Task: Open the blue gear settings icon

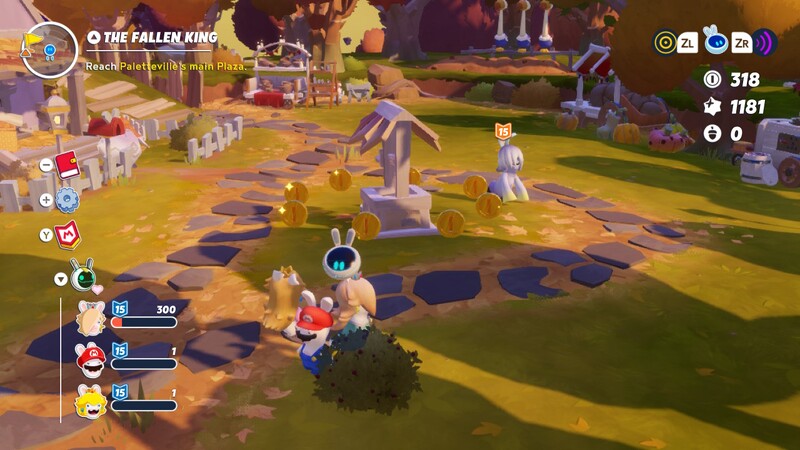Action: coord(68,200)
